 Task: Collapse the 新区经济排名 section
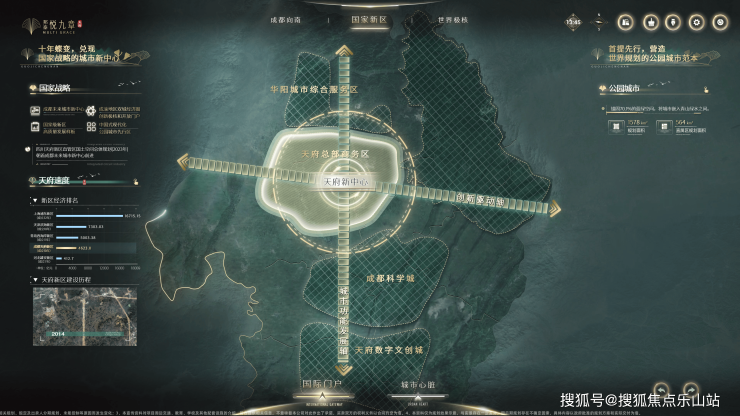click(33, 200)
